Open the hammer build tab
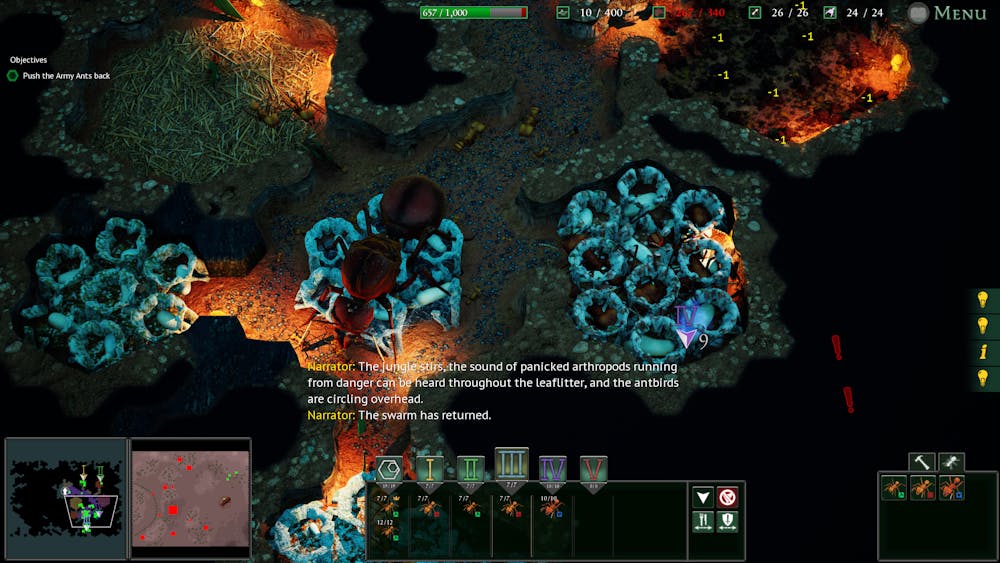The image size is (1000, 563). (921, 461)
